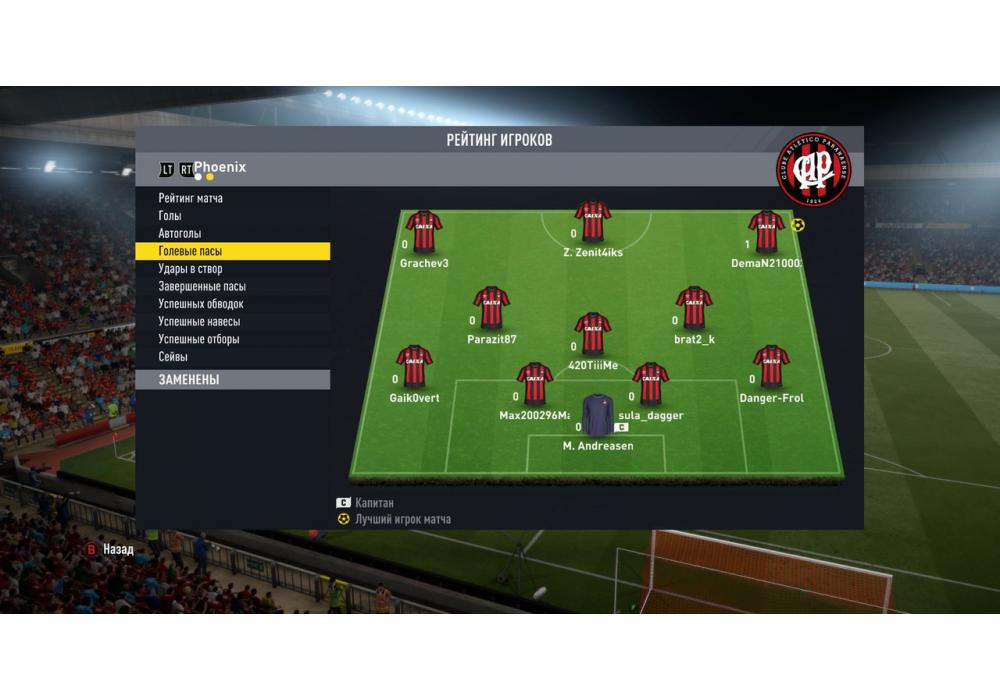The width and height of the screenshot is (1000, 700).
Task: Switch to Завершенные пасы stat
Action: [202, 287]
